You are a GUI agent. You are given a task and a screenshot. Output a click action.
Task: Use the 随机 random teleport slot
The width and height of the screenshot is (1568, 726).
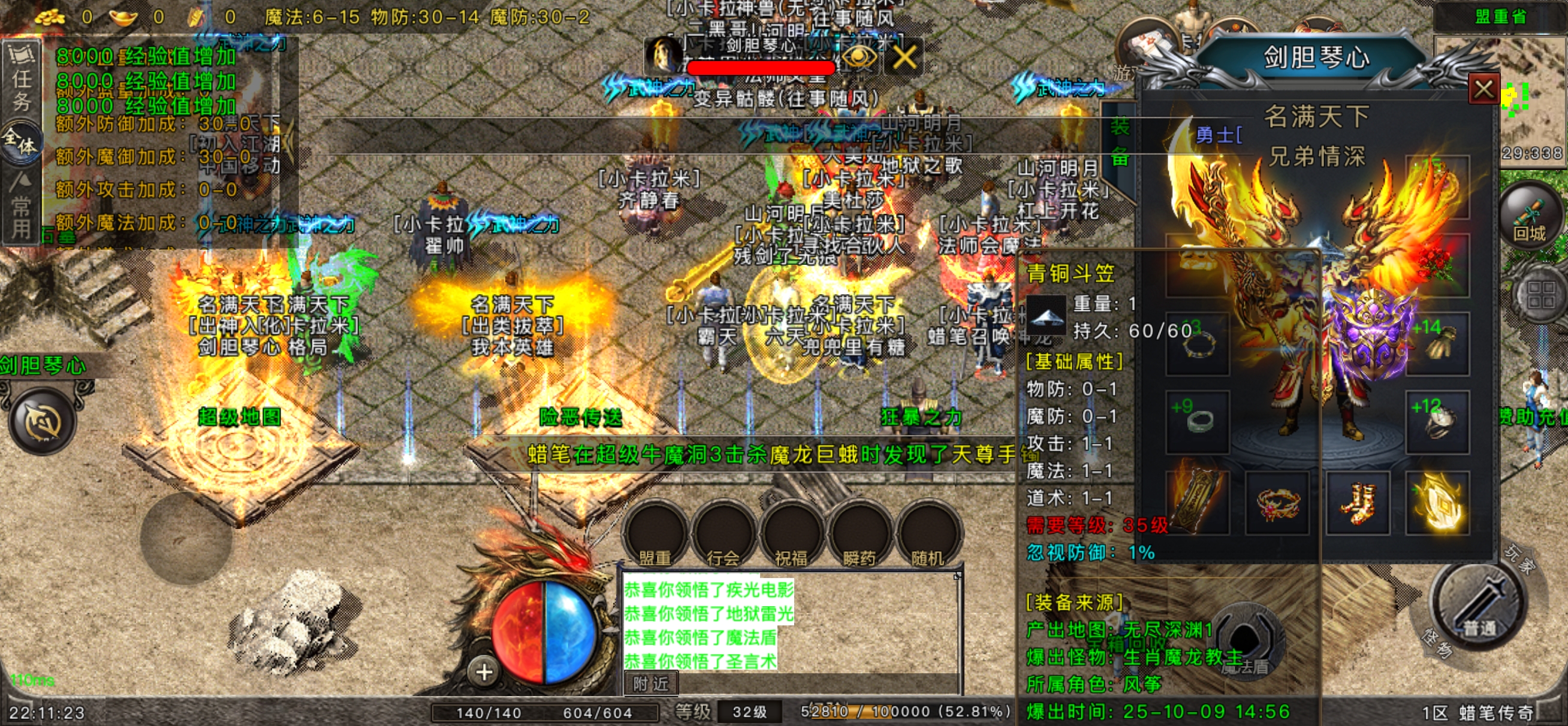(x=928, y=536)
